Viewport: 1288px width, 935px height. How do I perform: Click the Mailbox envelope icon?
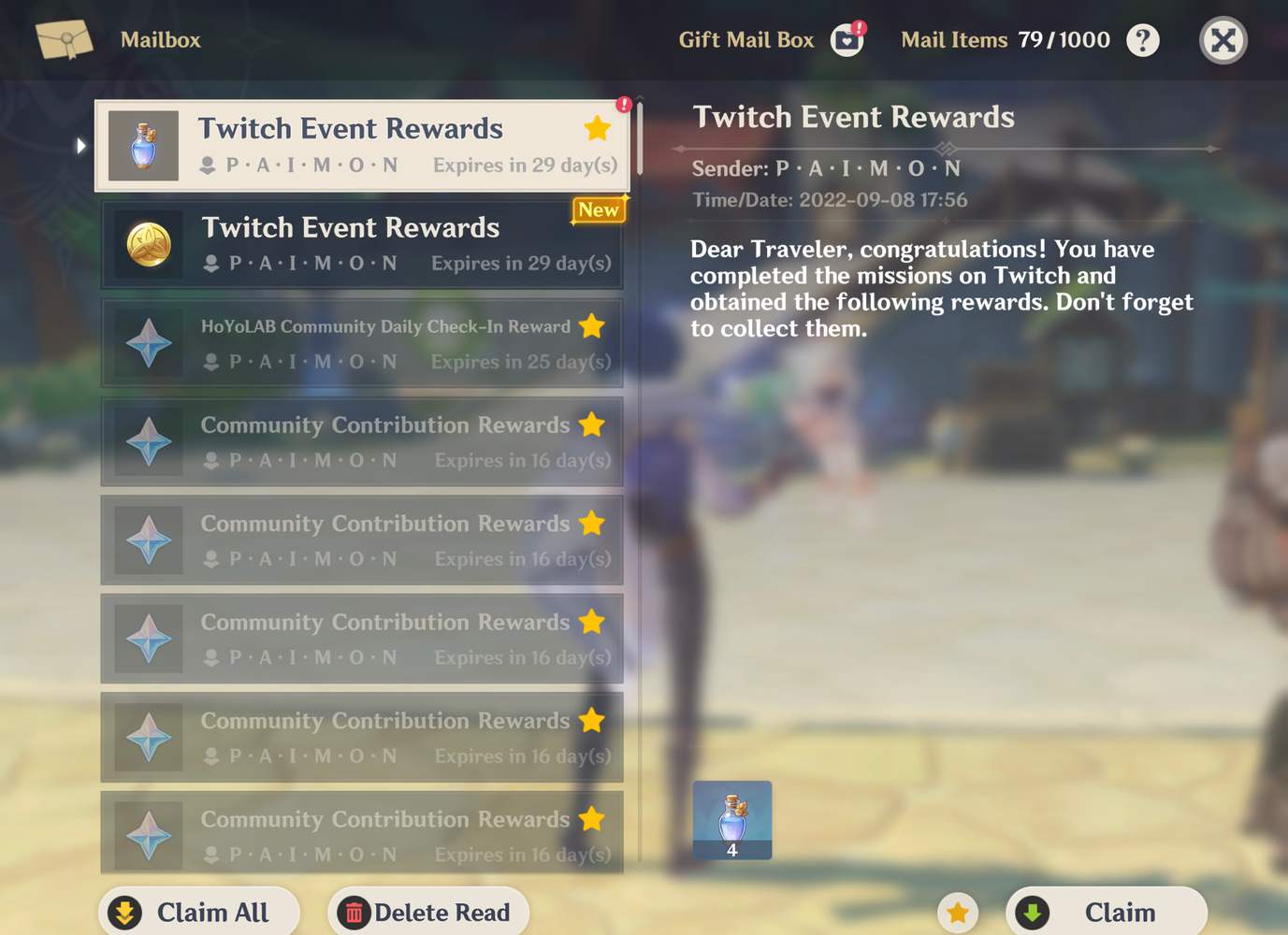click(x=65, y=39)
